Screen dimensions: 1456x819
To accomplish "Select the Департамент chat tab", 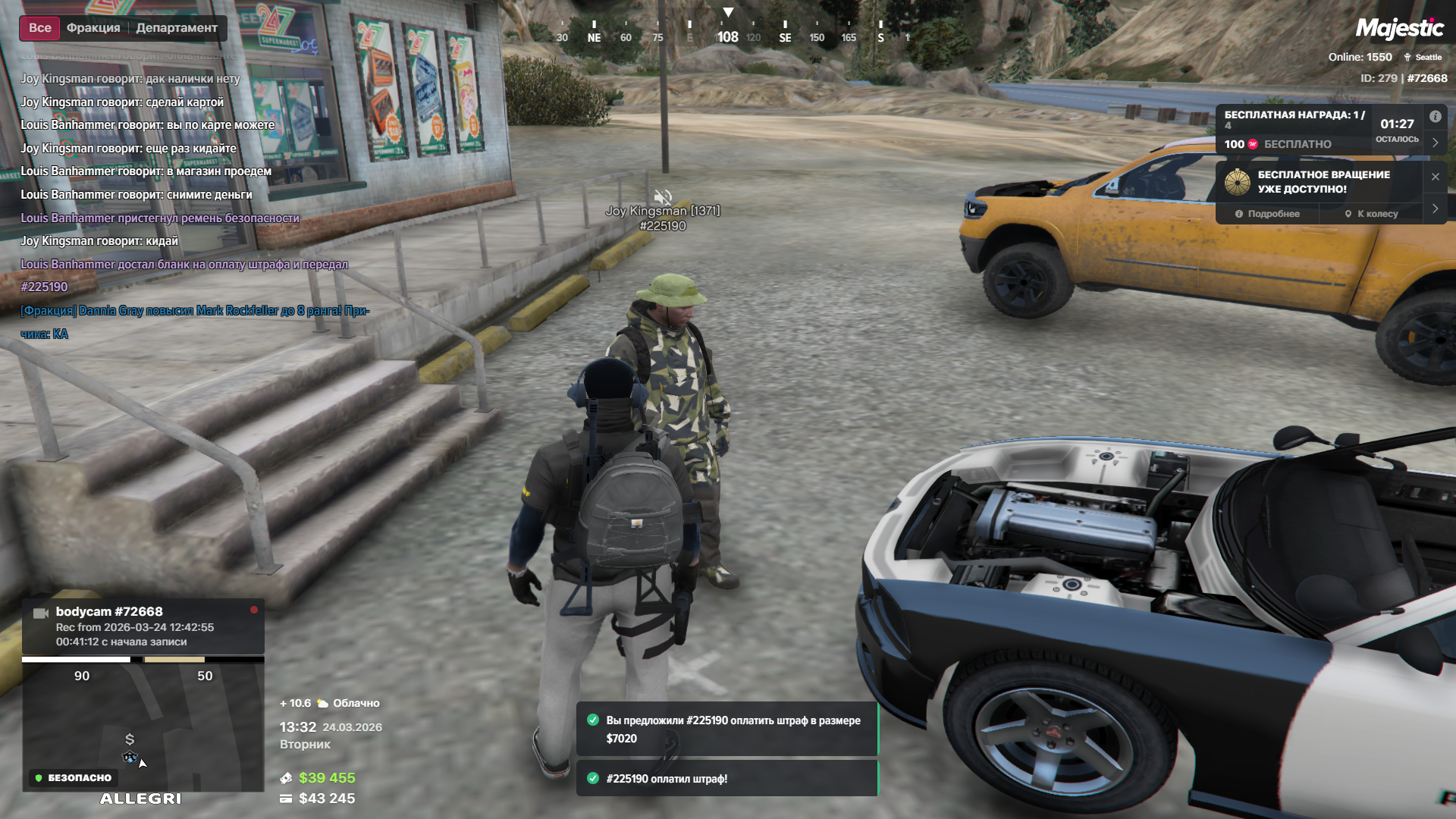I will (177, 28).
